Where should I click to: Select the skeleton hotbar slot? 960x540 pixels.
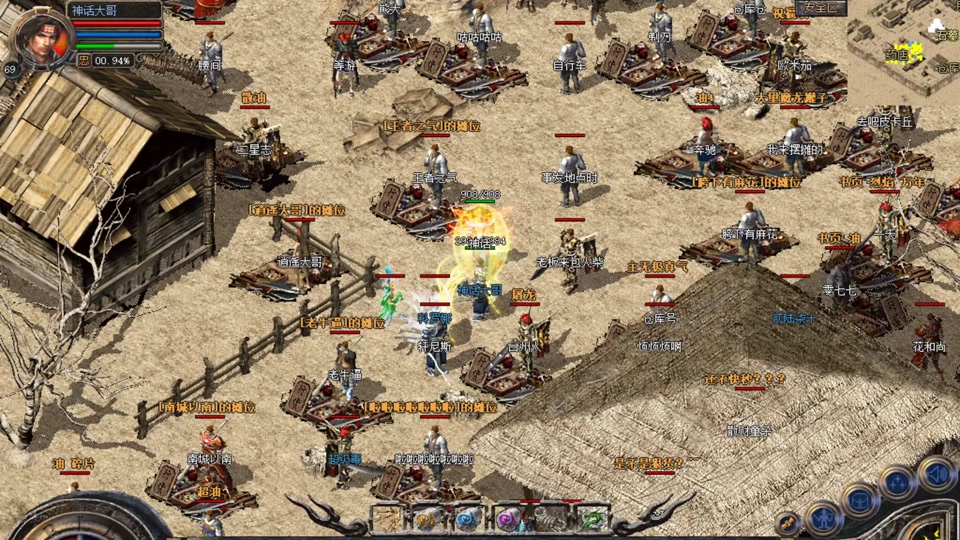552,520
